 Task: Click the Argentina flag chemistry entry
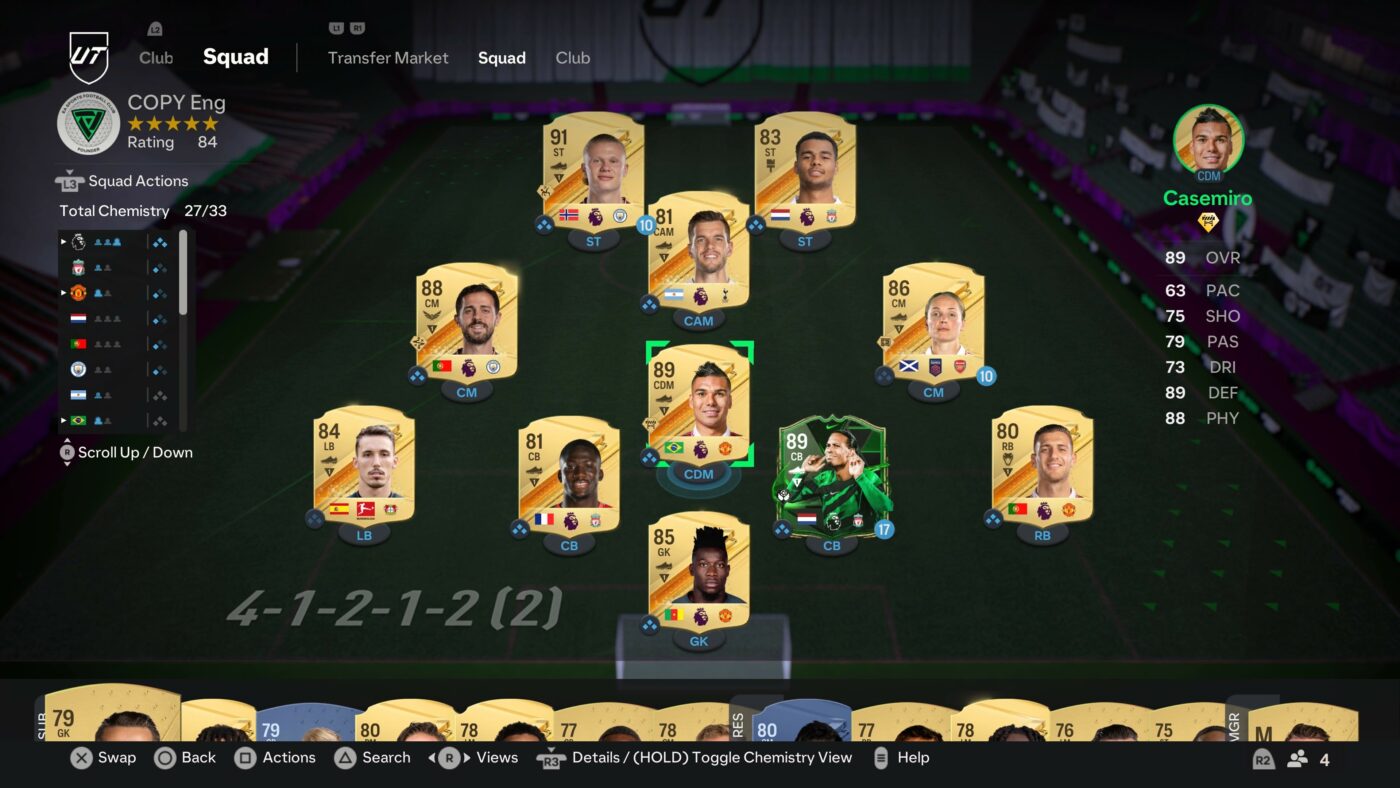78,395
